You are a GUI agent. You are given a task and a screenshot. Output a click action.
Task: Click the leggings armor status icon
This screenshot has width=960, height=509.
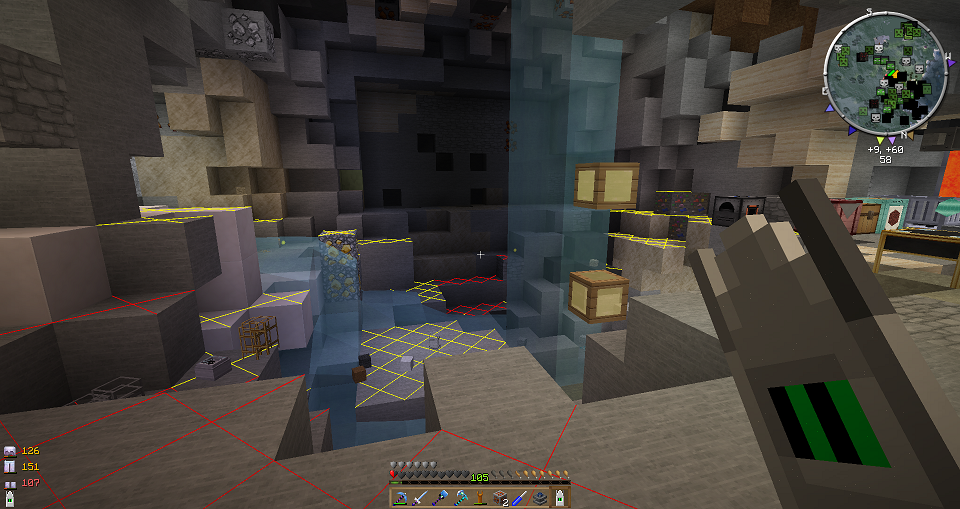(x=10, y=466)
